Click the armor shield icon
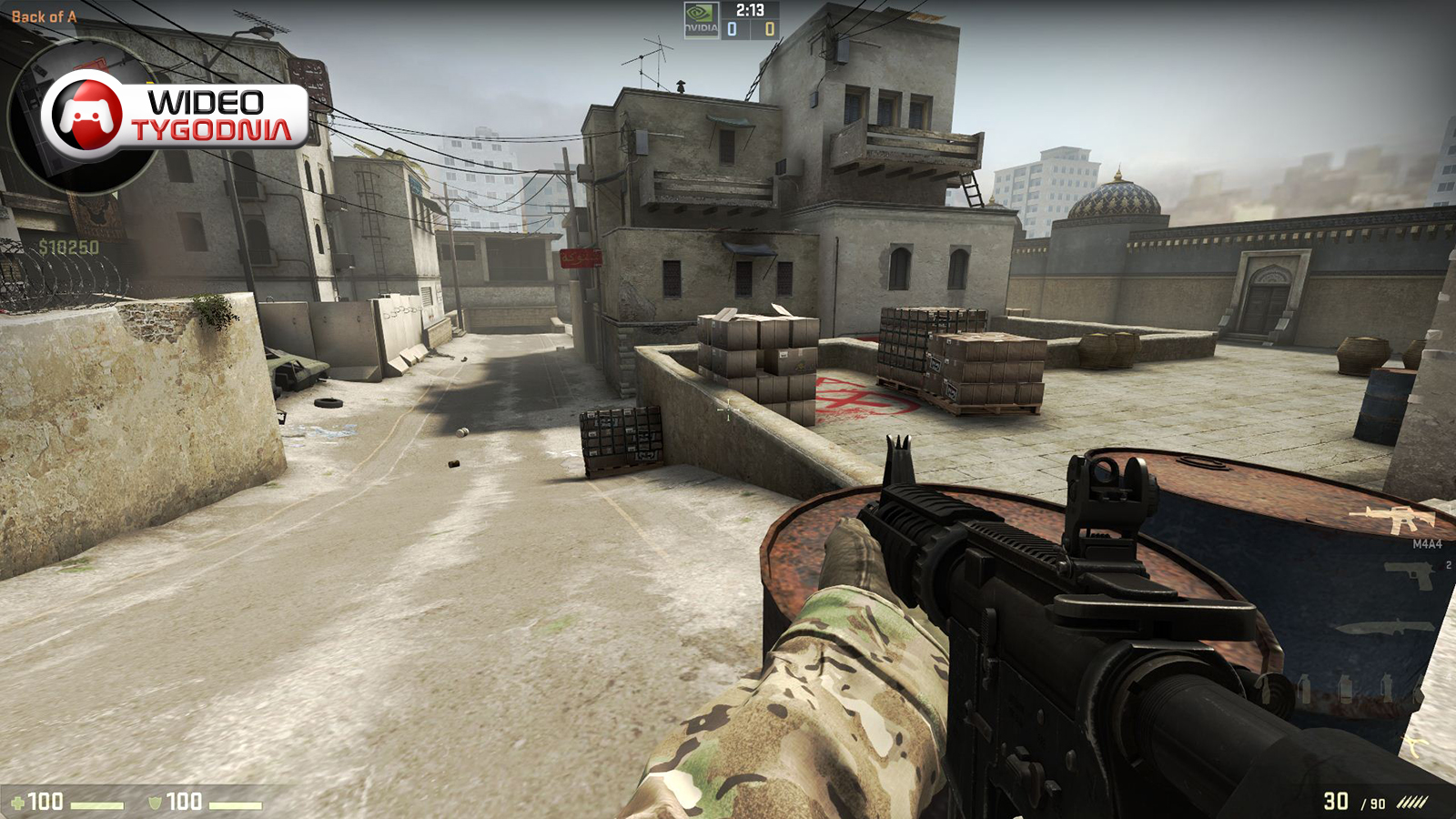The height and width of the screenshot is (819, 1456). click(x=155, y=802)
